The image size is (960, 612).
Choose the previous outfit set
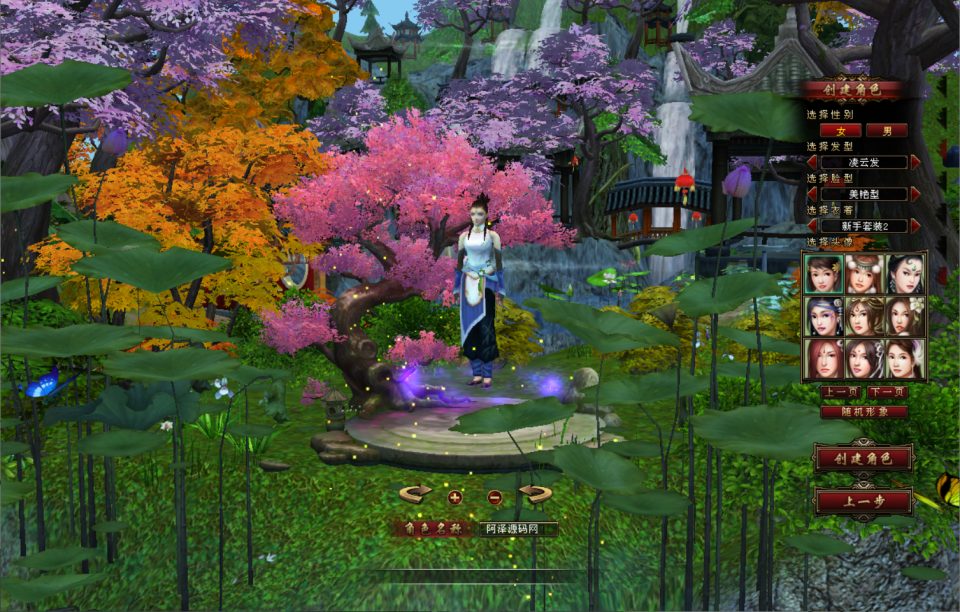pos(811,226)
